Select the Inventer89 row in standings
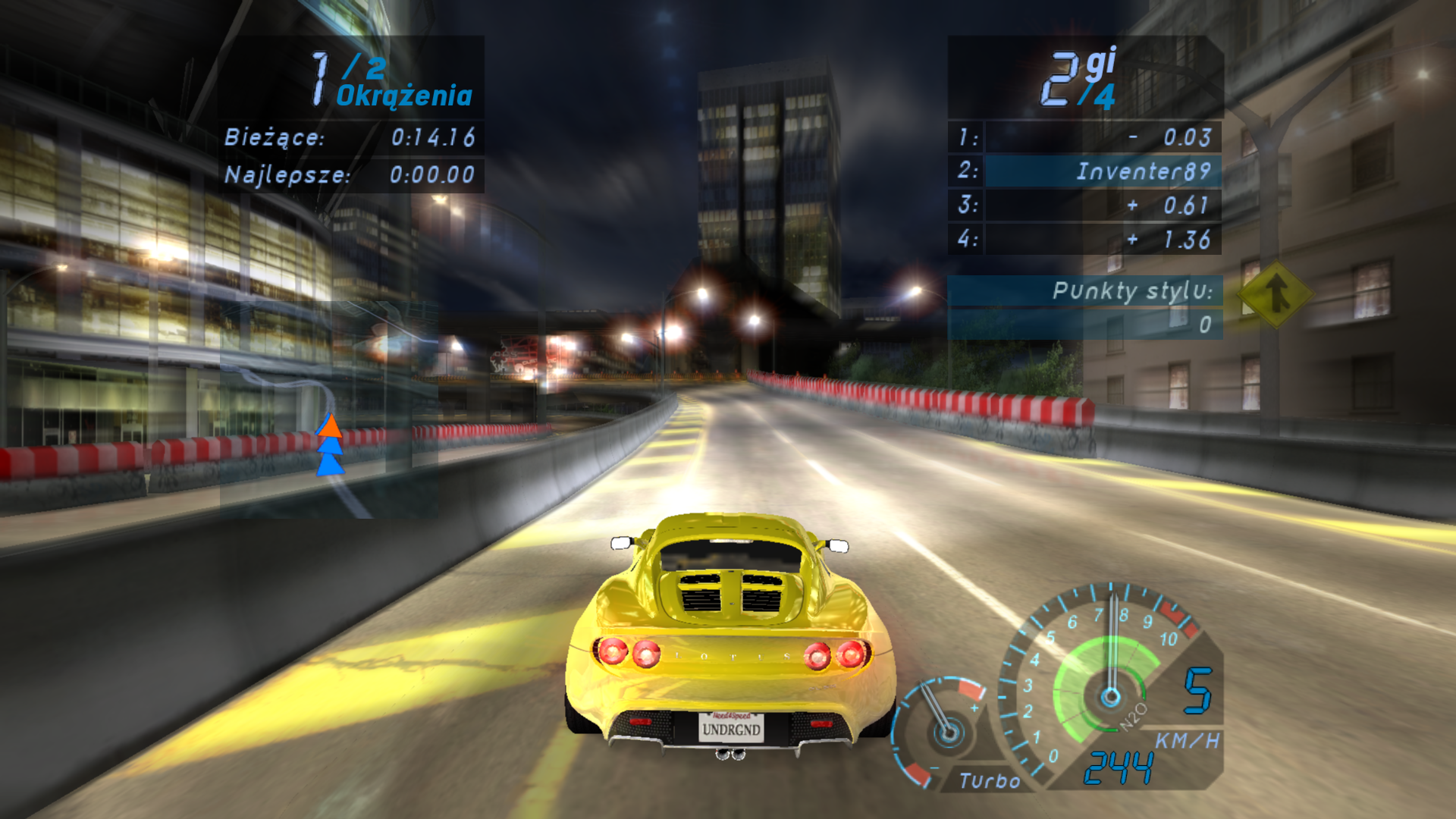 [x=1085, y=171]
